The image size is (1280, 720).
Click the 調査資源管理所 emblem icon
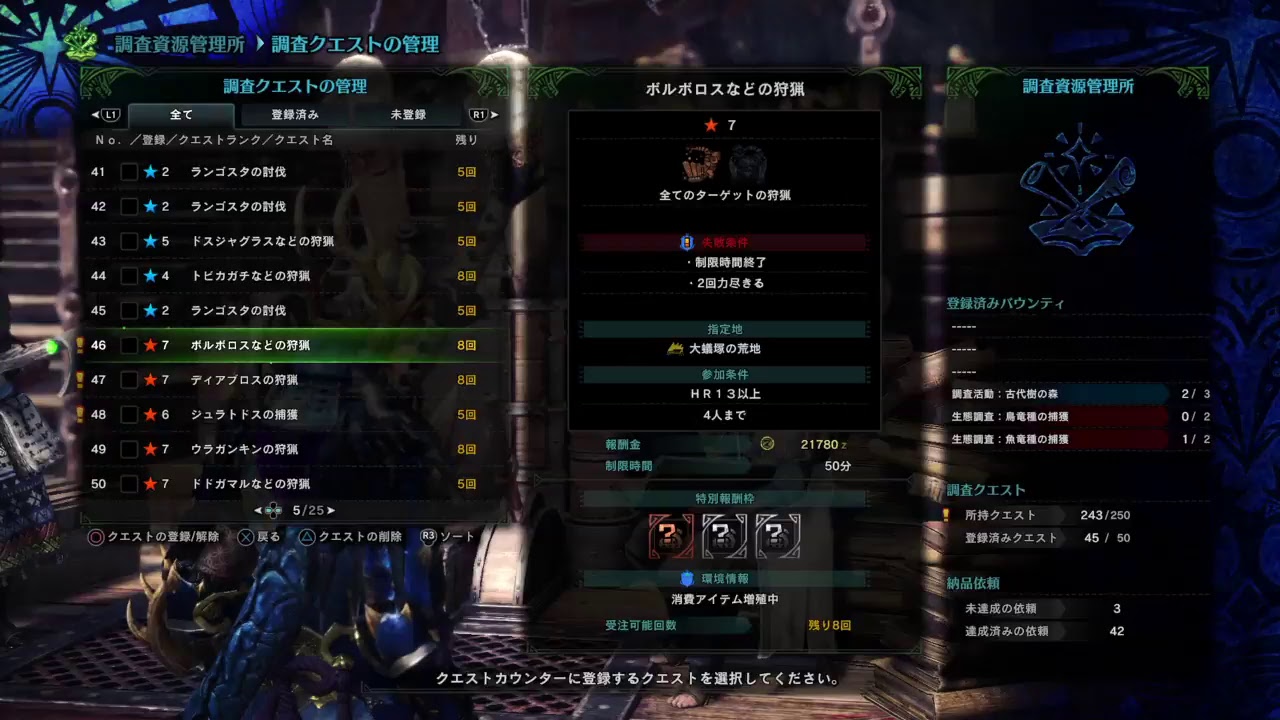(x=1080, y=190)
